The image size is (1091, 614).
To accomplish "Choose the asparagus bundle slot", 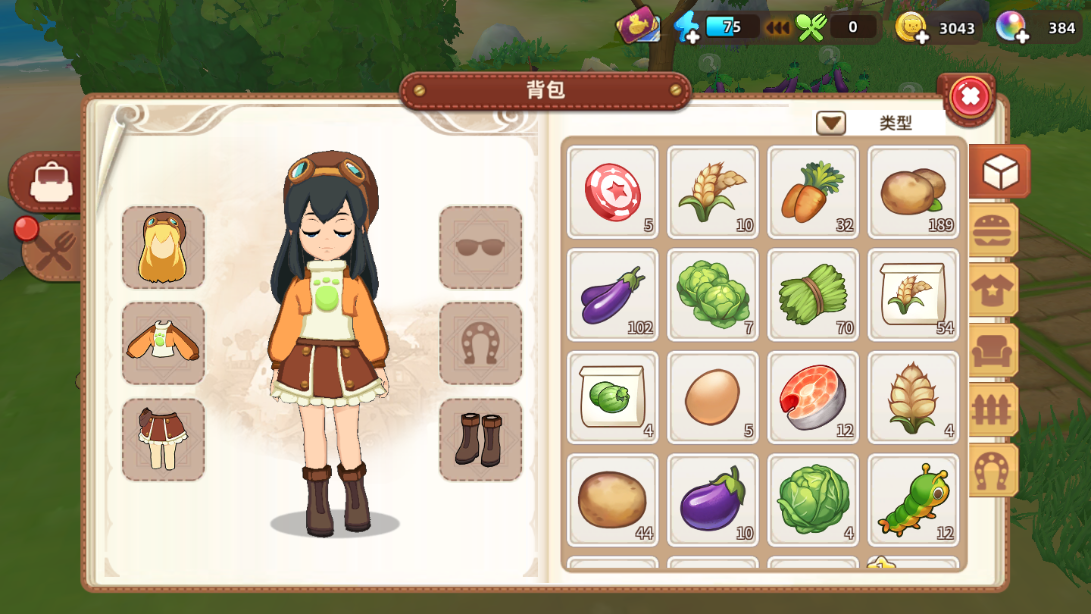I will pyautogui.click(x=813, y=294).
